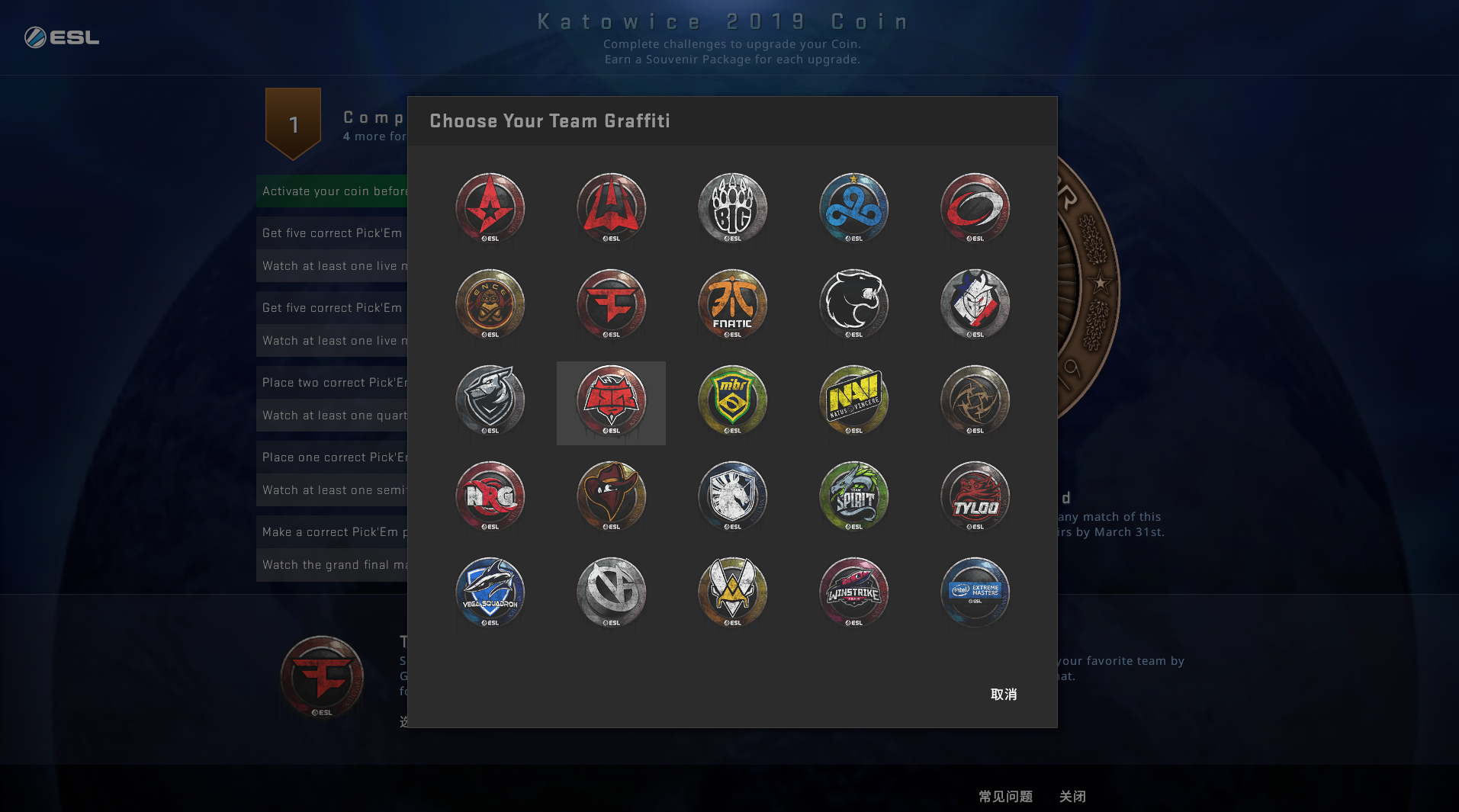Select the FaZe Clan graffiti
Screen dimensions: 1459x812
pos(611,305)
